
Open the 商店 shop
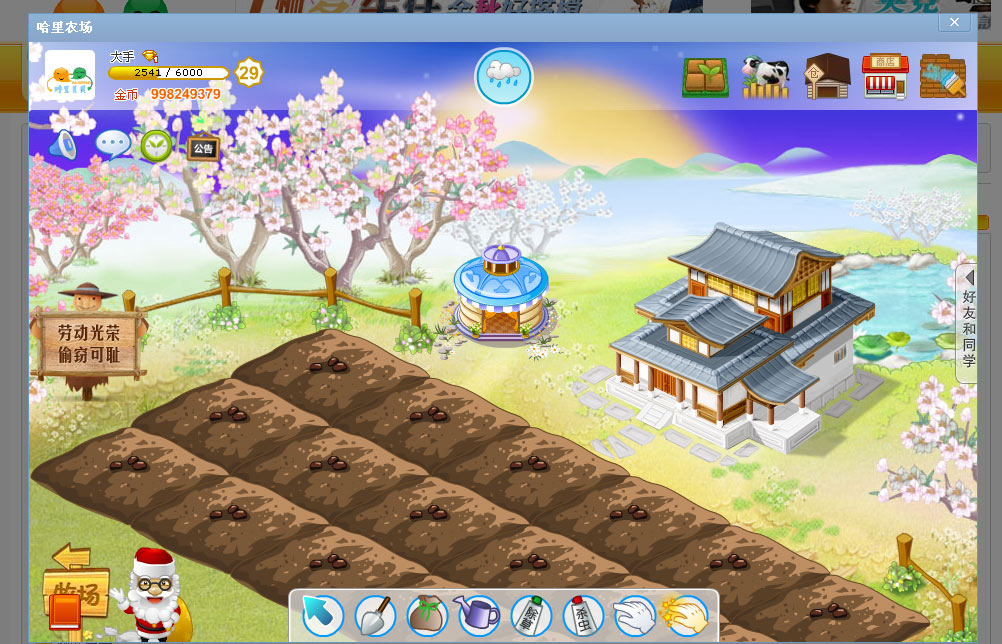(x=885, y=77)
